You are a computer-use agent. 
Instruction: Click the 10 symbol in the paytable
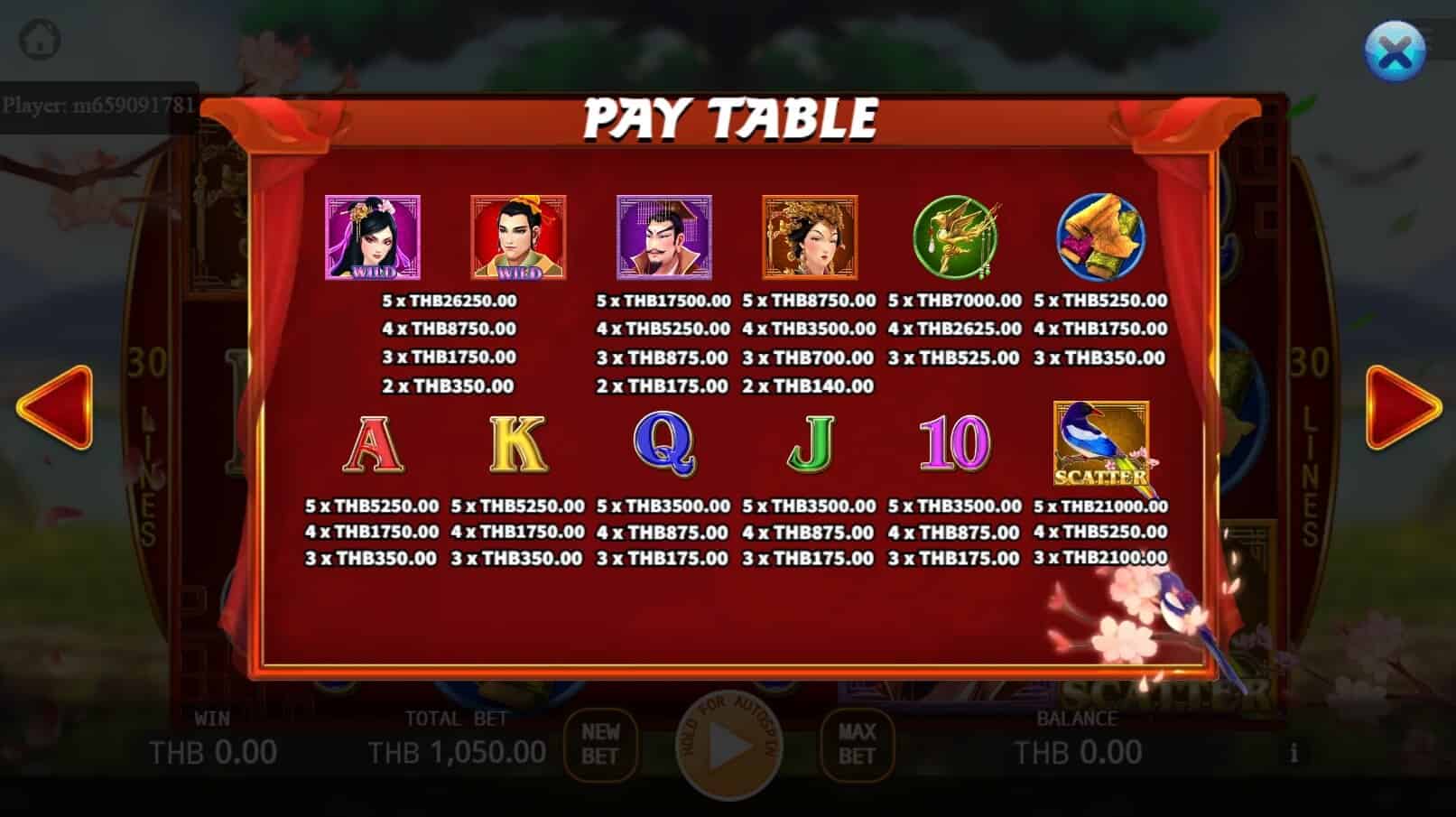point(954,442)
